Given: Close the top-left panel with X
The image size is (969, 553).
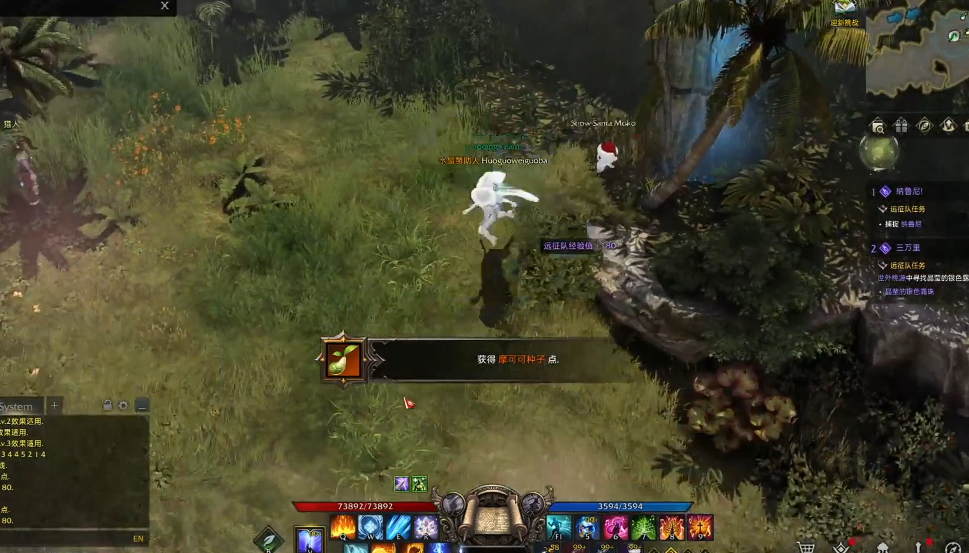Looking at the screenshot, I should coord(165,6).
